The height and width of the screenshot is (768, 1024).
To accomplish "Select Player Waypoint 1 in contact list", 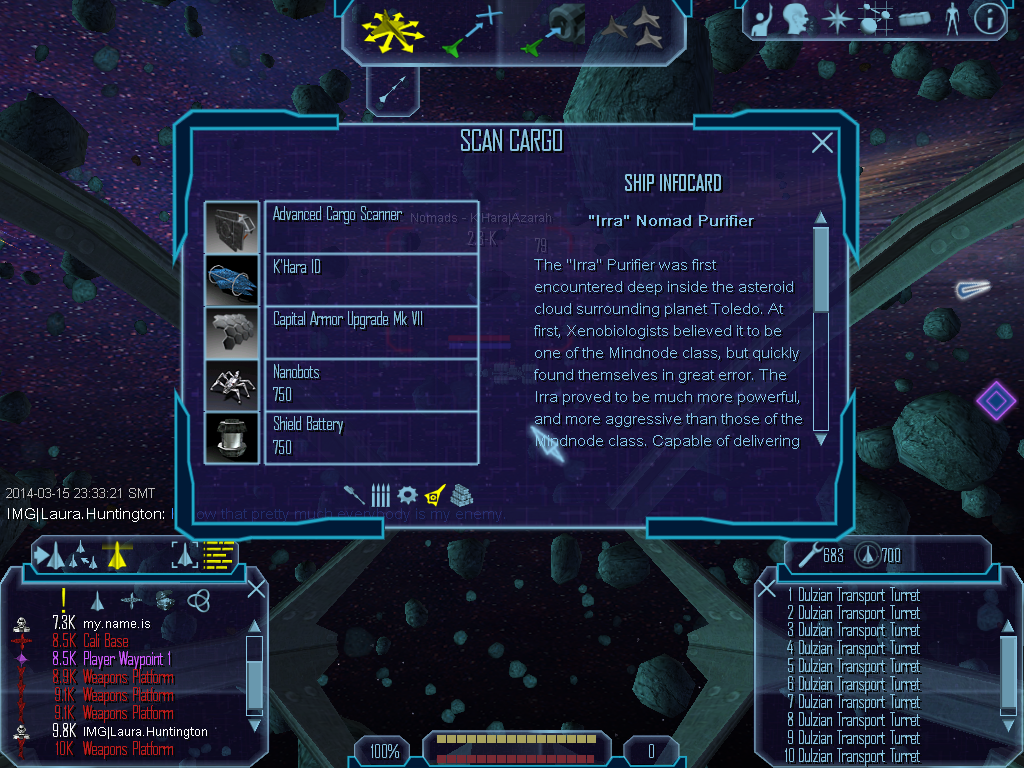I will tap(127, 659).
